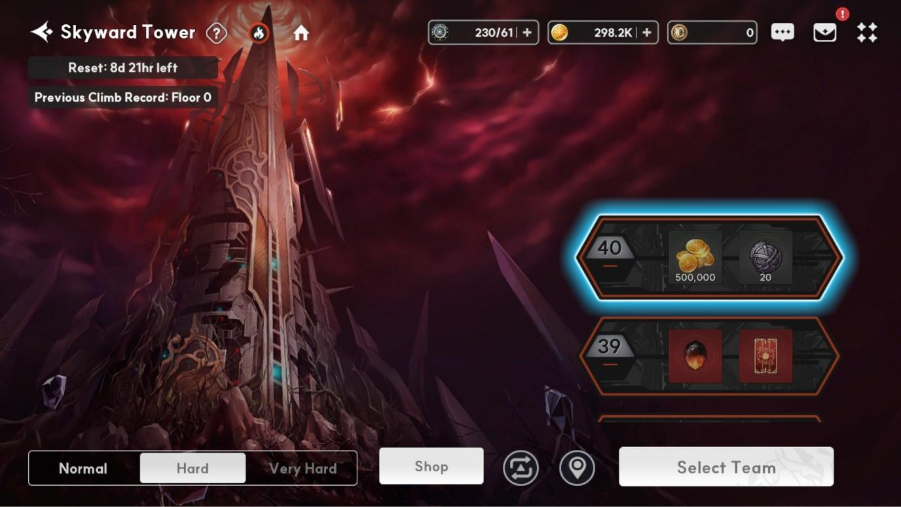Screen dimensions: 901x507
Task: Return to the home screen
Action: pos(301,33)
